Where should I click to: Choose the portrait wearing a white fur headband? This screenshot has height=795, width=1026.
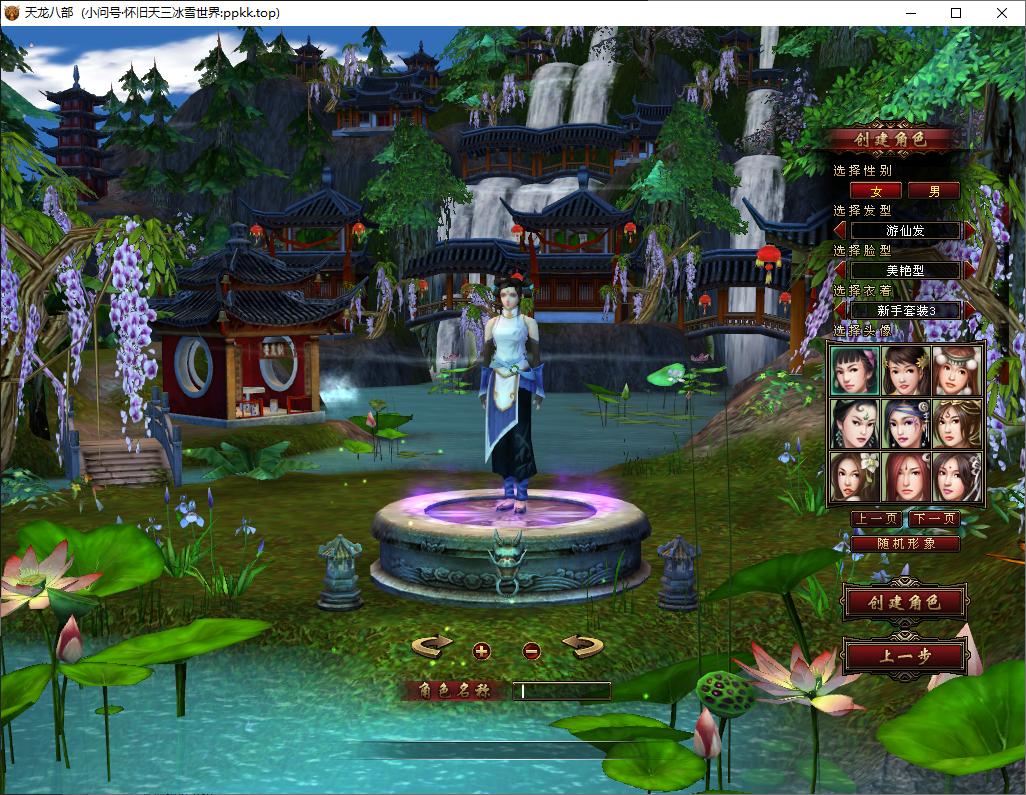(x=957, y=370)
